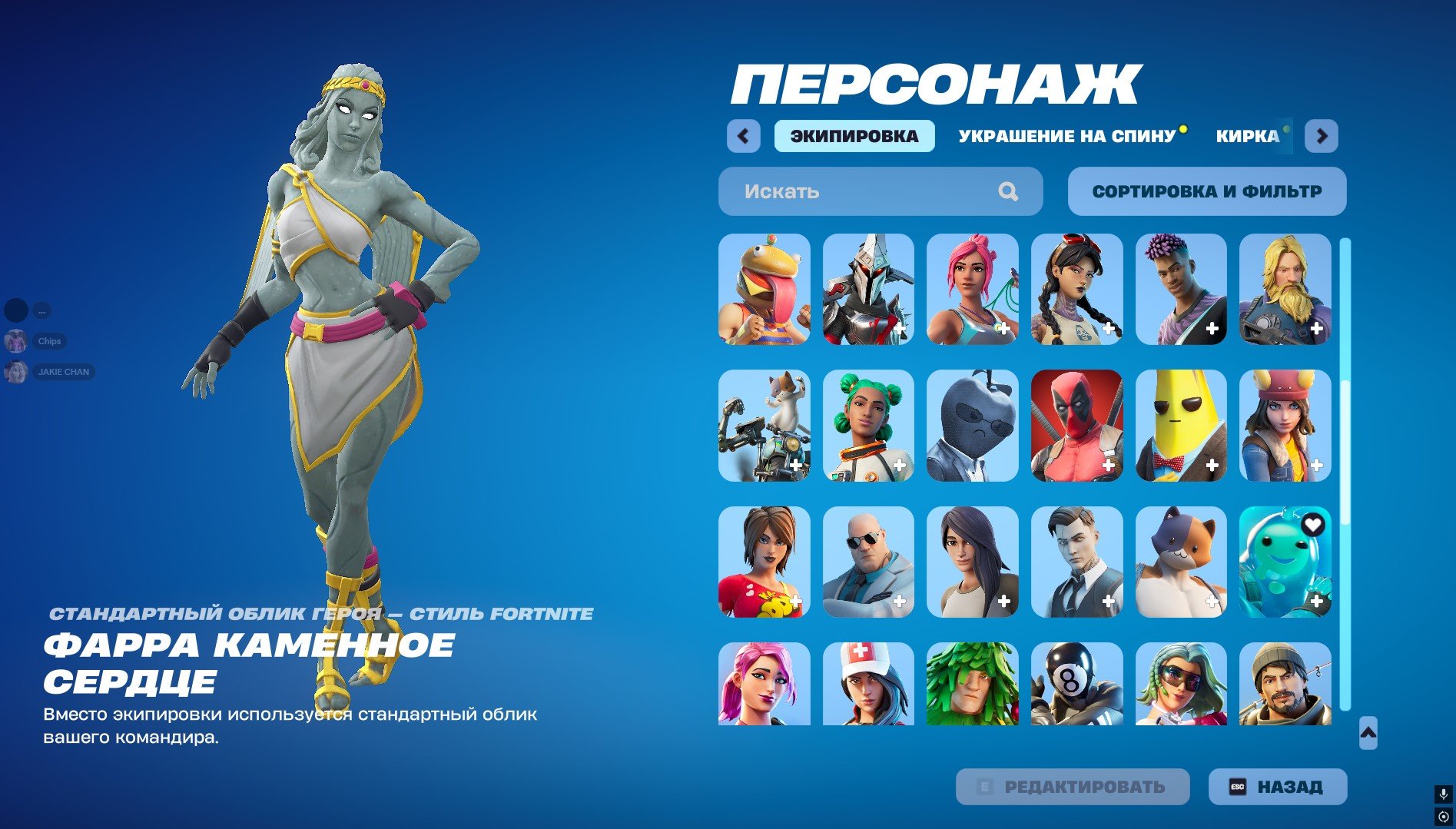The width and height of the screenshot is (1456, 829).
Task: Open the СОРТИРОВКА И ФИЛЬТР panel
Action: [1206, 191]
